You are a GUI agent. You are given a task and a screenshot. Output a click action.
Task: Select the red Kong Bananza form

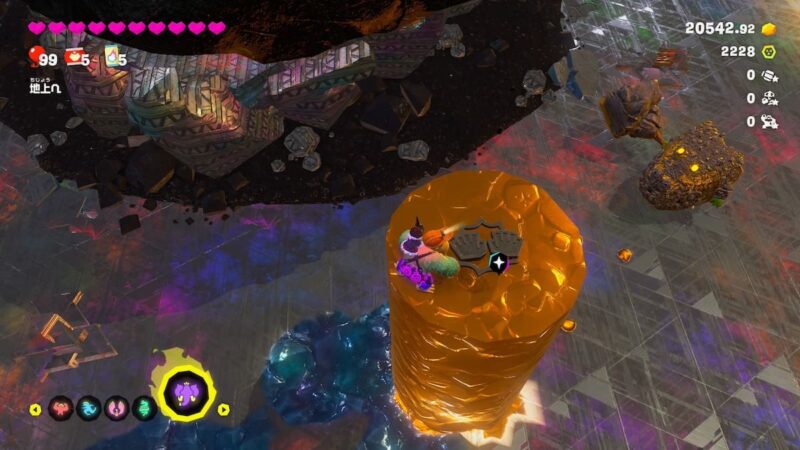(x=60, y=408)
